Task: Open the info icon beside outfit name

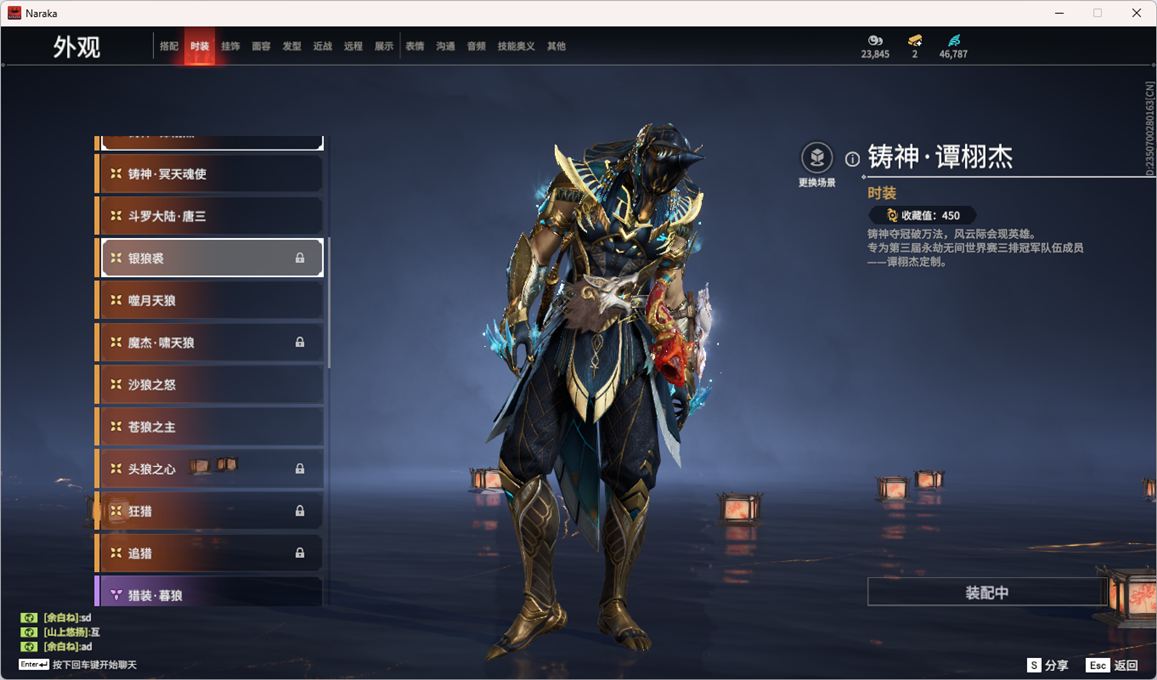Action: click(852, 159)
